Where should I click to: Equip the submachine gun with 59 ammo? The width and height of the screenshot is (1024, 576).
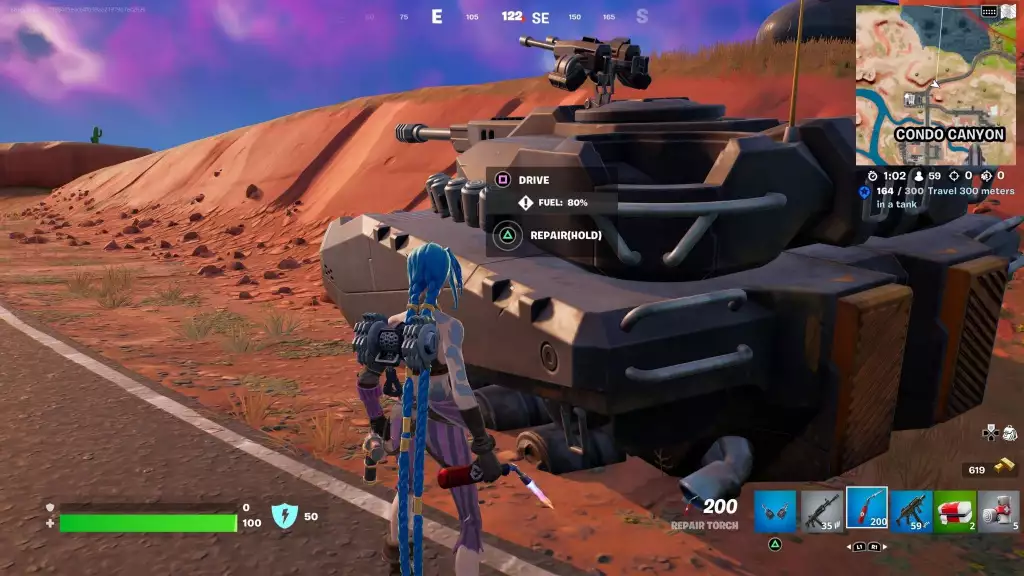tap(911, 510)
